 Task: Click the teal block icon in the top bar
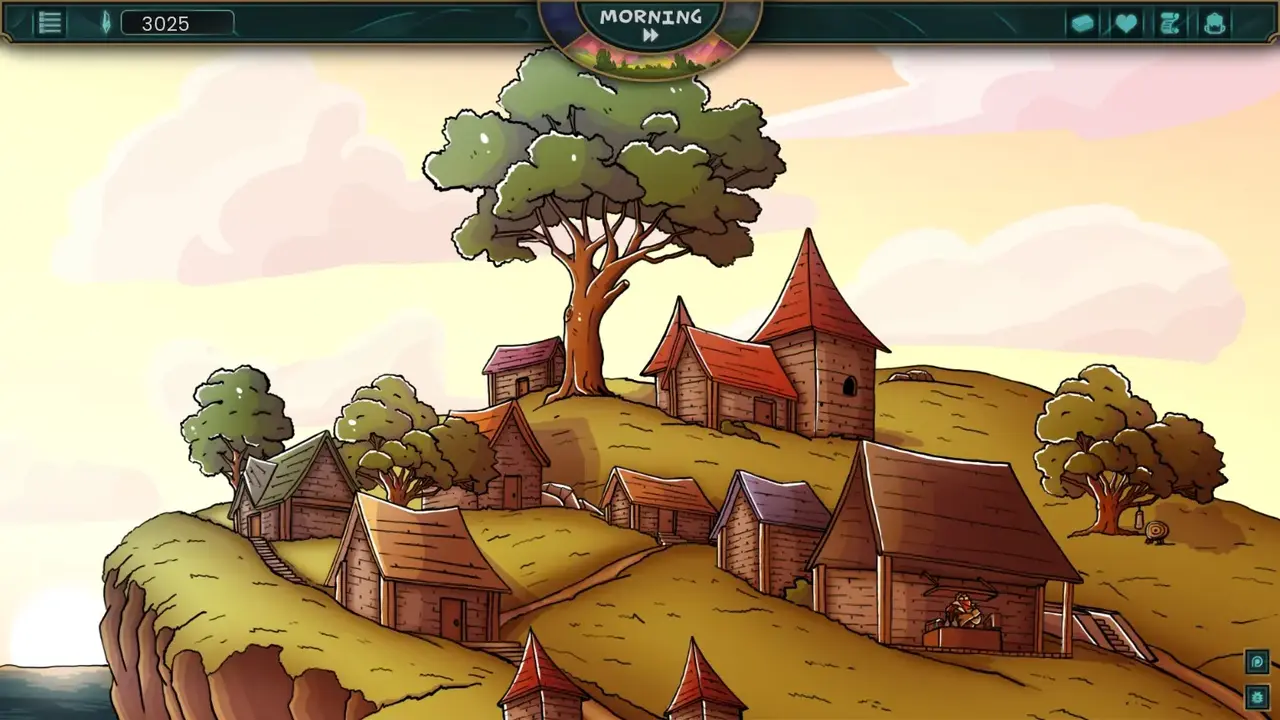click(1082, 23)
